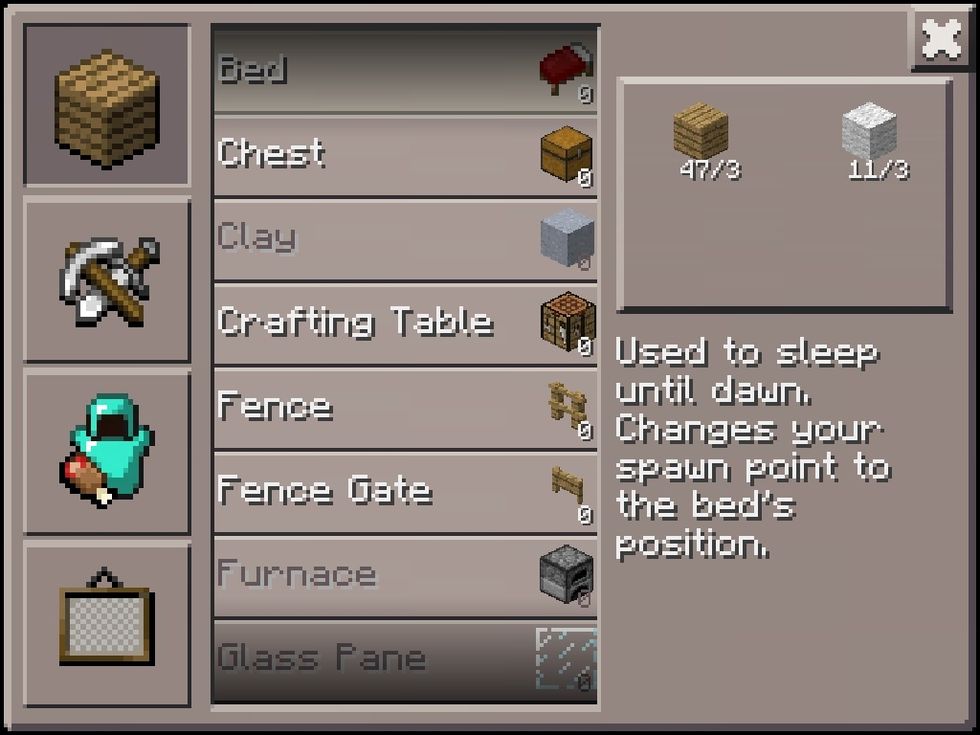Viewport: 980px width, 735px height.
Task: Open the pickaxe and sword tools tab
Action: pyautogui.click(x=106, y=280)
